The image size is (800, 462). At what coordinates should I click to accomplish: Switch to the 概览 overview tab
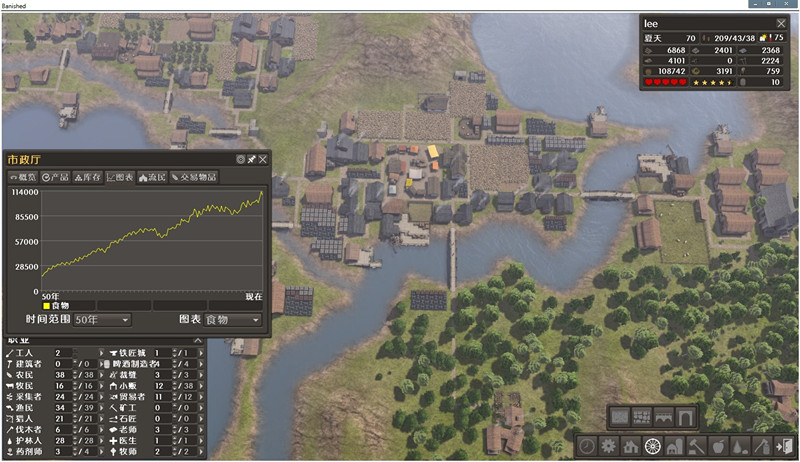point(24,177)
